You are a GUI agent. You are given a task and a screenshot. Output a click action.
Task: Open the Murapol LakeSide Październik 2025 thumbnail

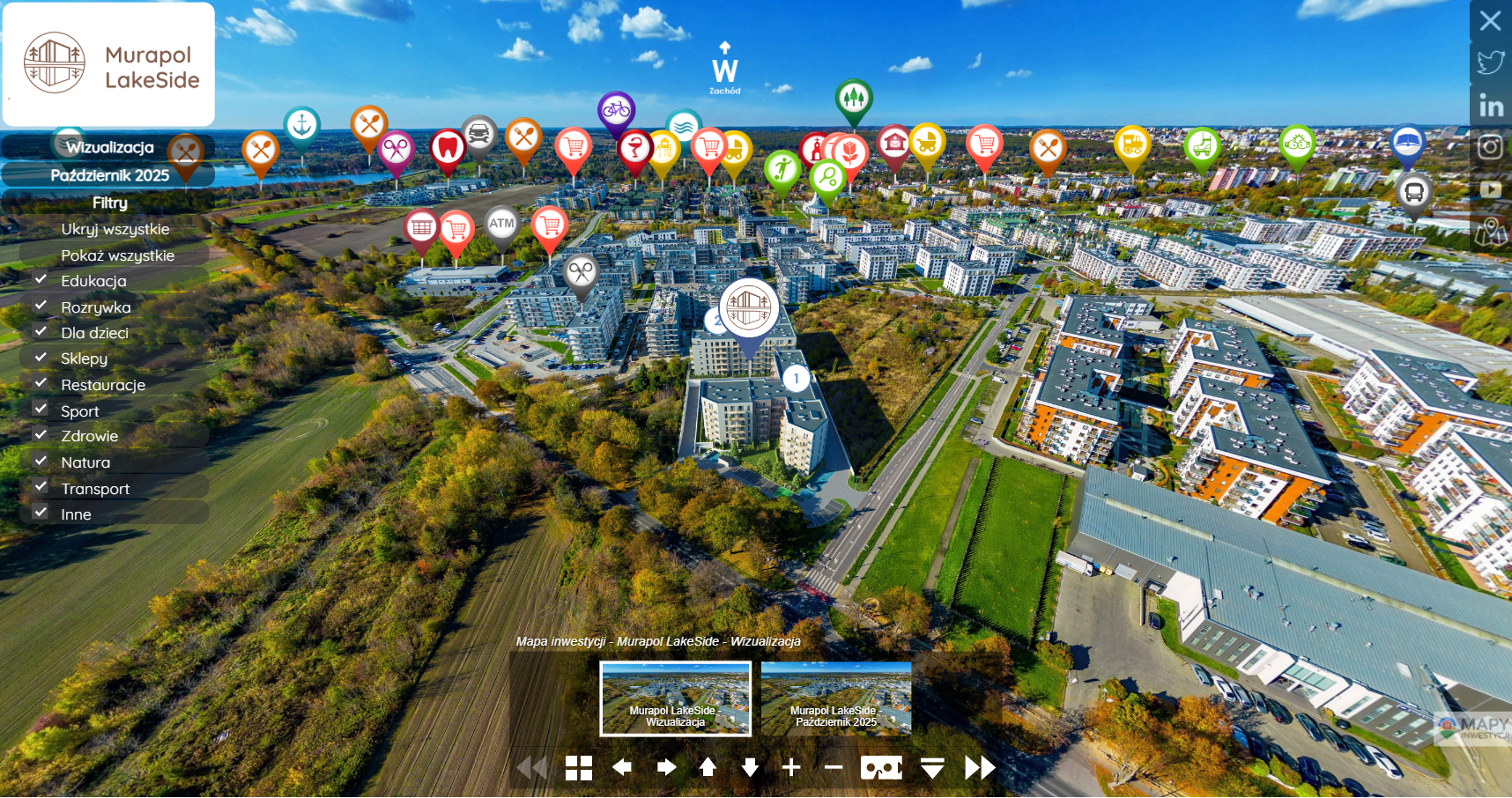[836, 698]
